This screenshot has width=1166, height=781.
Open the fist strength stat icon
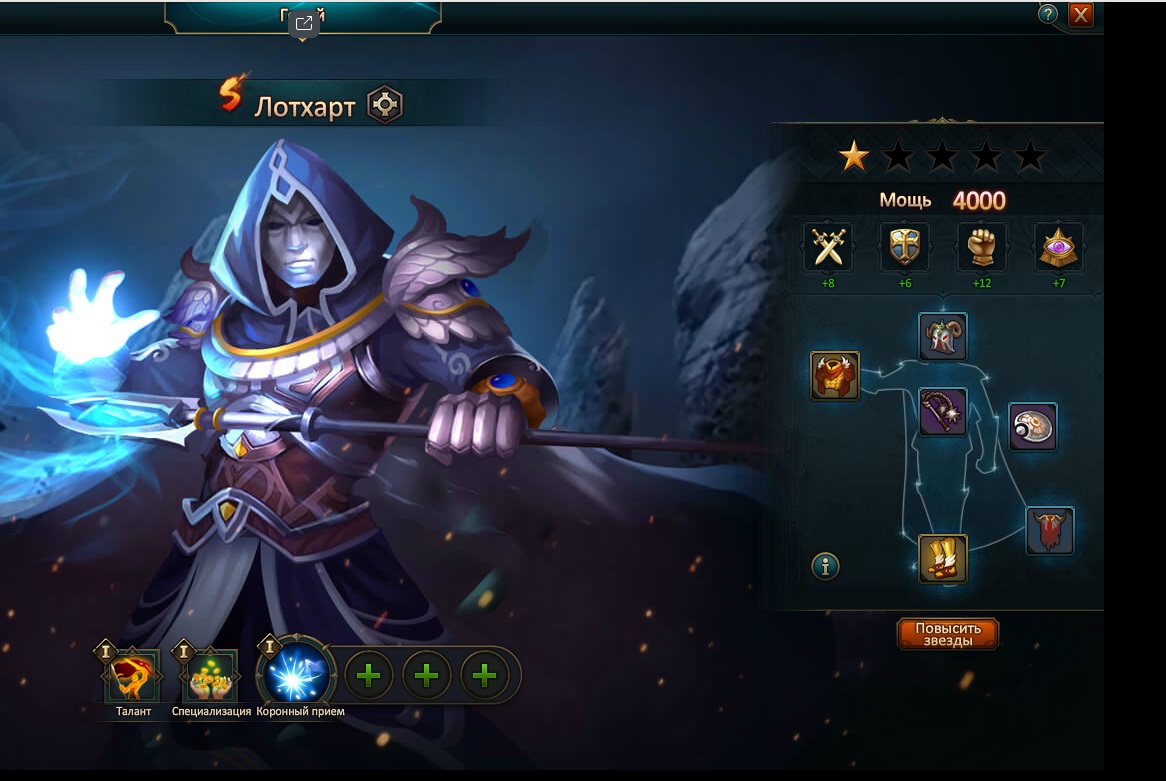(x=981, y=246)
